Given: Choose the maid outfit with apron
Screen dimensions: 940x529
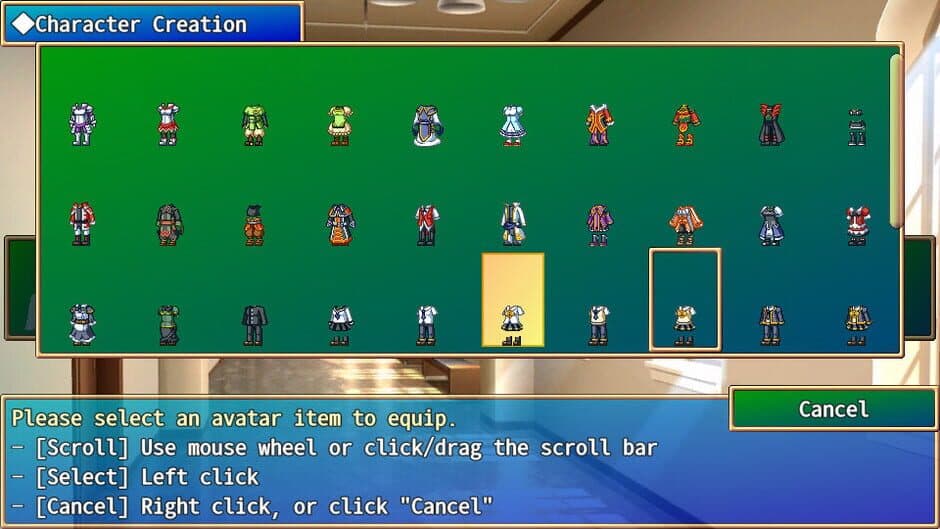Looking at the screenshot, I should [82, 325].
